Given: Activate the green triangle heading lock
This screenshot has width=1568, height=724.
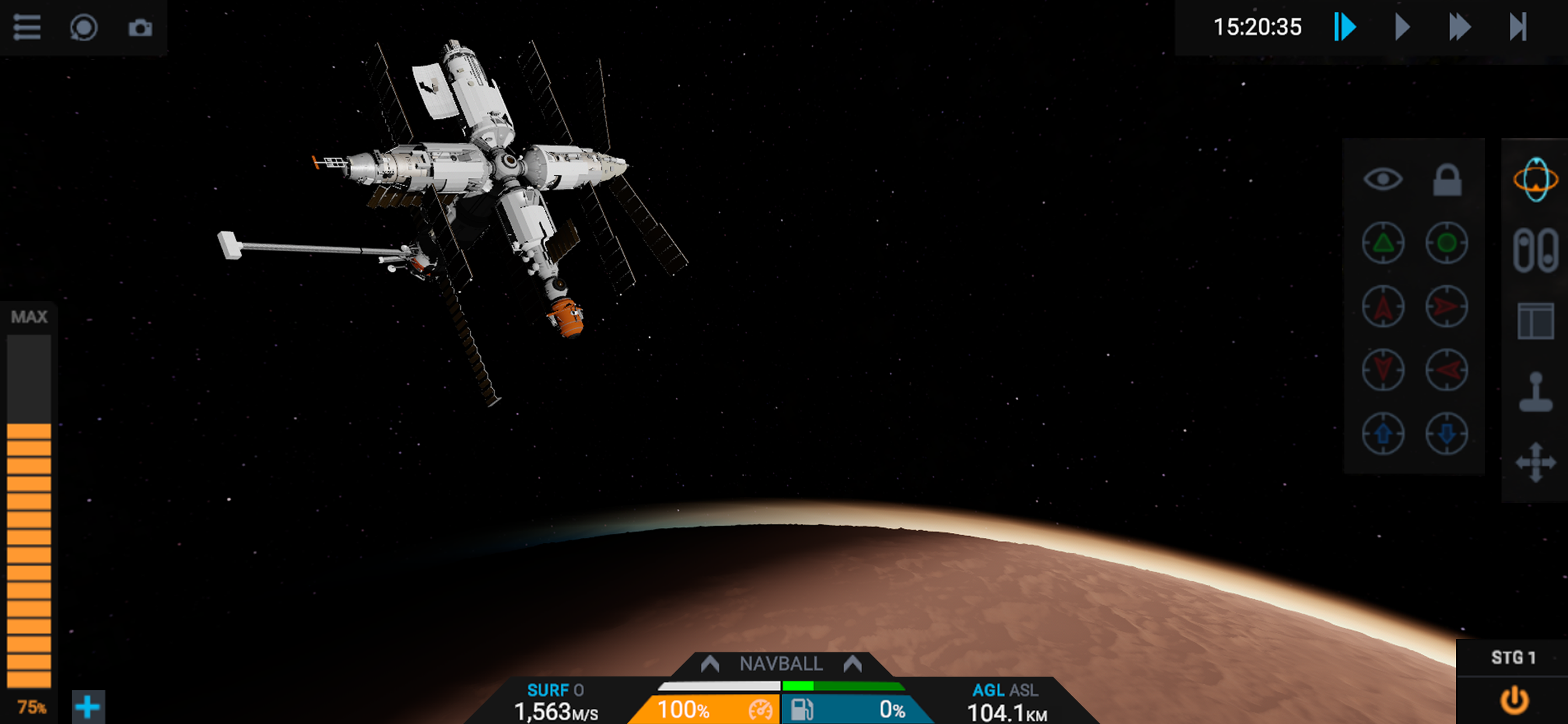Looking at the screenshot, I should [x=1383, y=242].
